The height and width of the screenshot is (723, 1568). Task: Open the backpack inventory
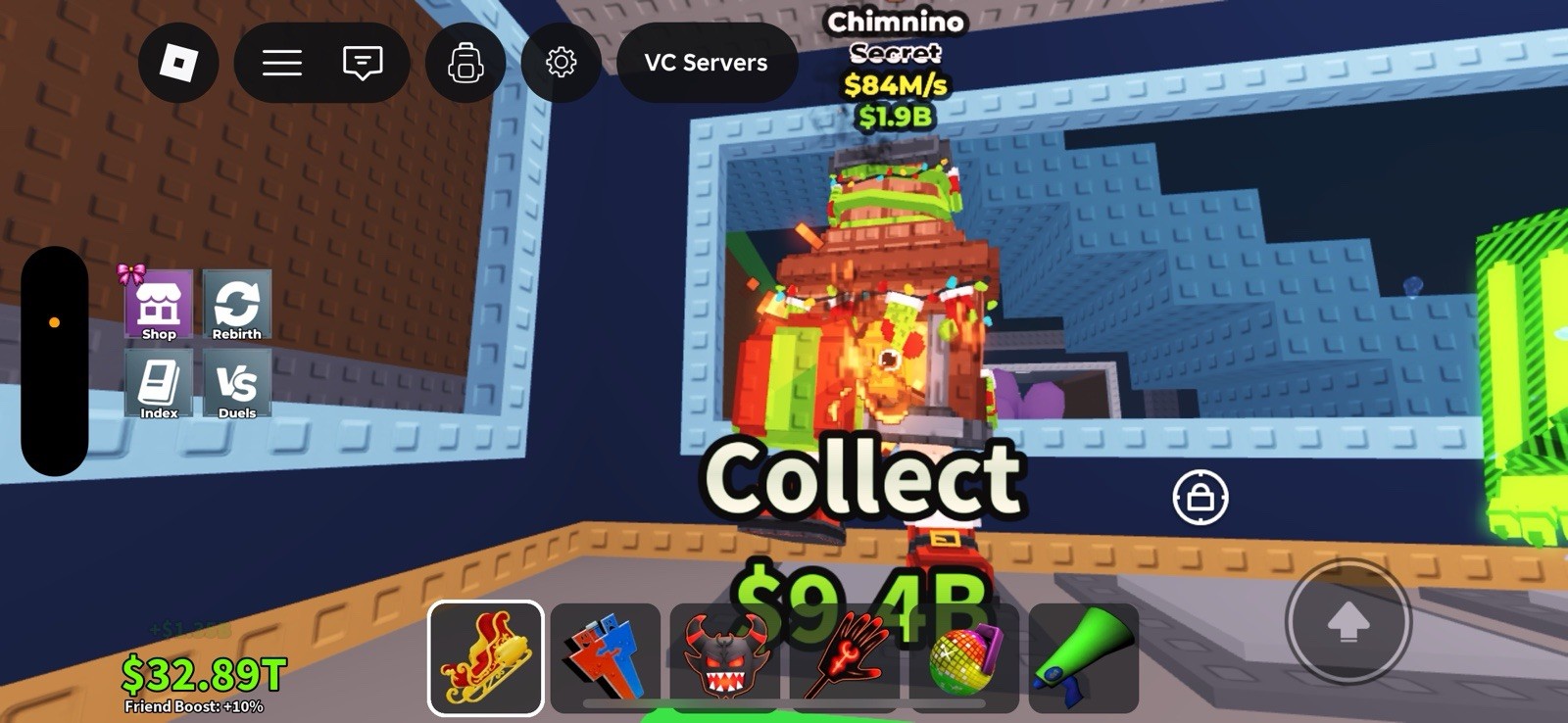pyautogui.click(x=465, y=63)
